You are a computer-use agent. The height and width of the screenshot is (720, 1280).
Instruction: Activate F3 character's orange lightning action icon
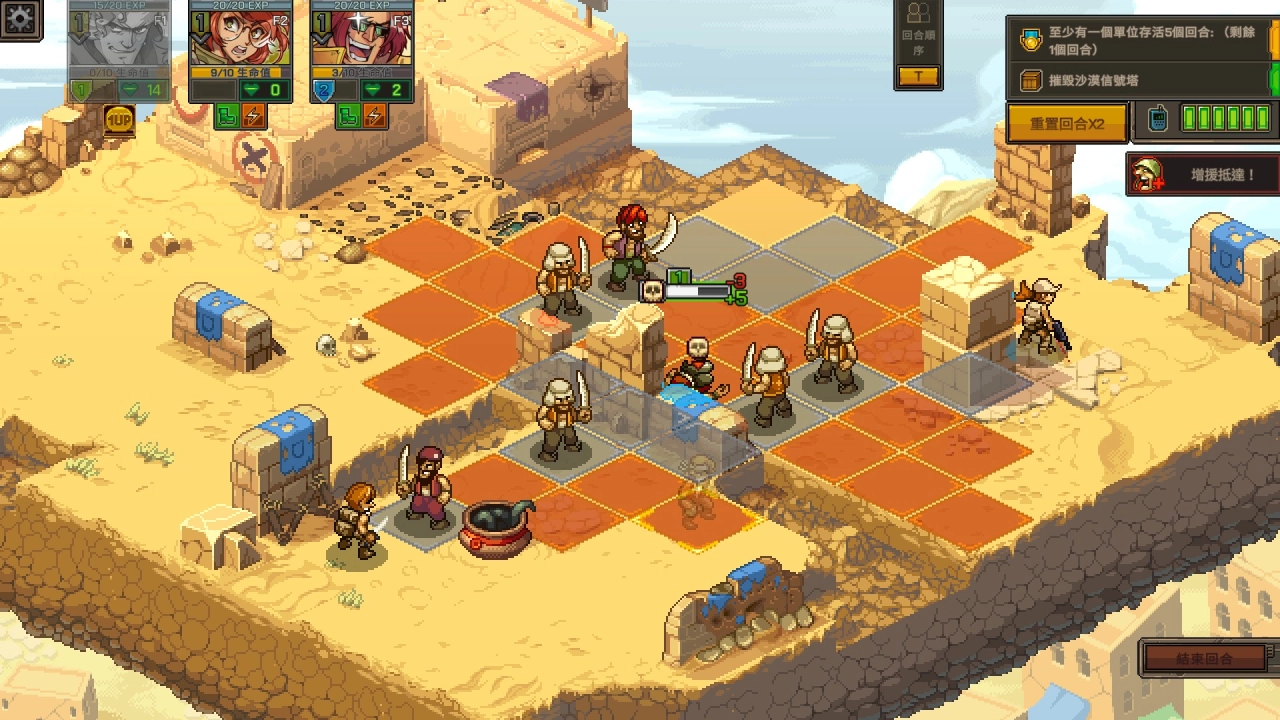pos(375,116)
